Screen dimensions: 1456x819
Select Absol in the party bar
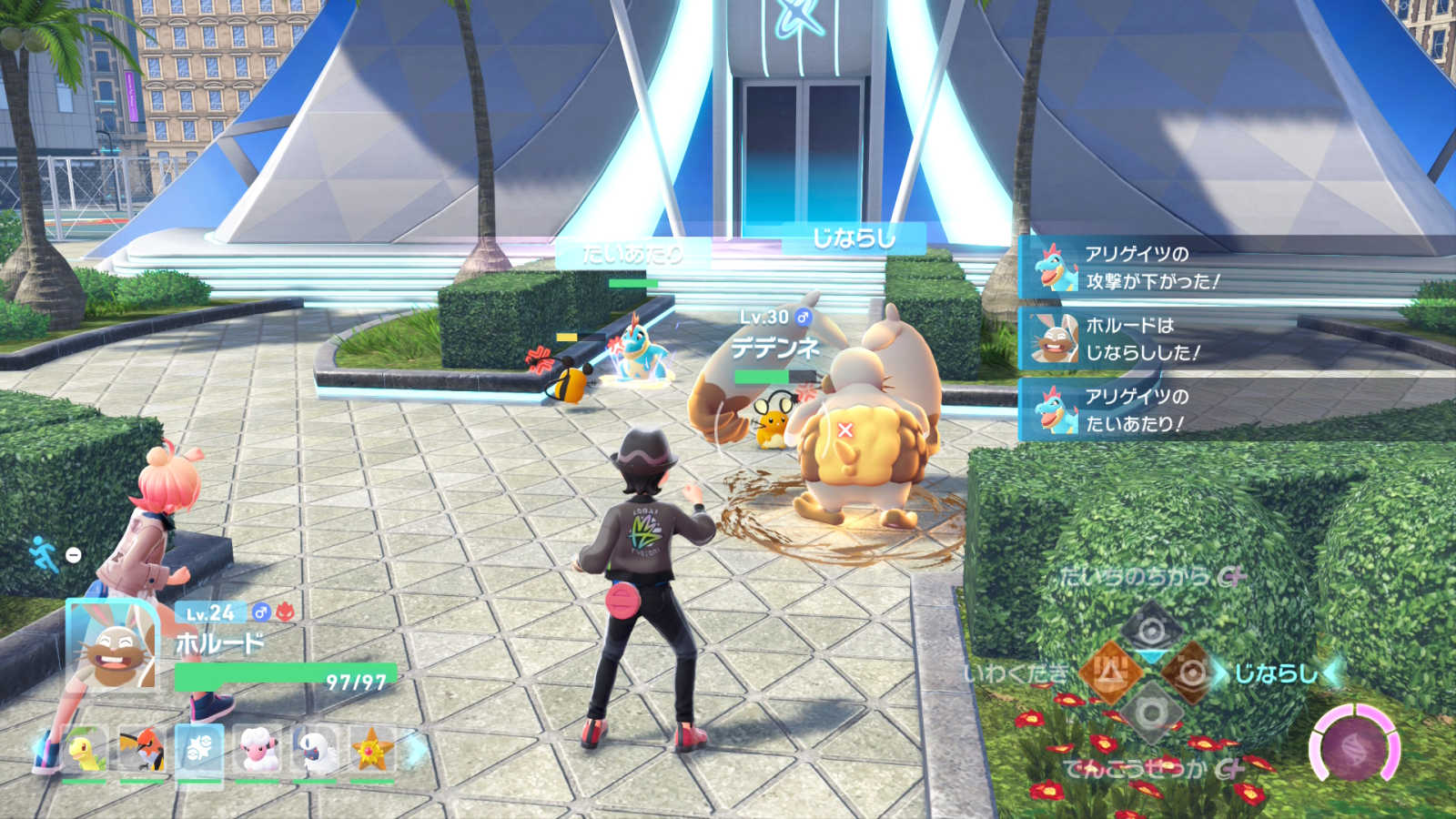(x=315, y=752)
